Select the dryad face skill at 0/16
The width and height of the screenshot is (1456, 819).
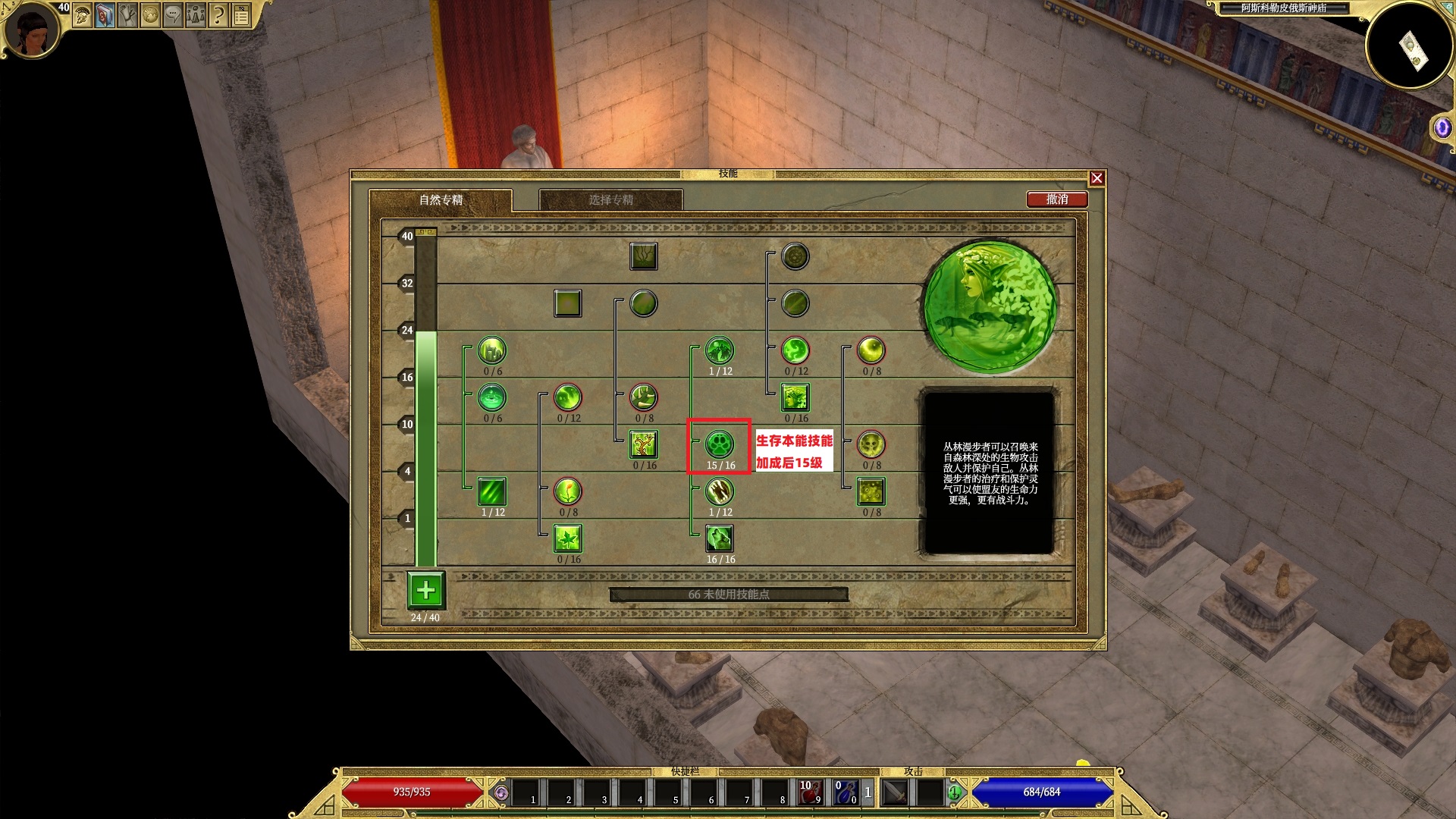point(795,397)
